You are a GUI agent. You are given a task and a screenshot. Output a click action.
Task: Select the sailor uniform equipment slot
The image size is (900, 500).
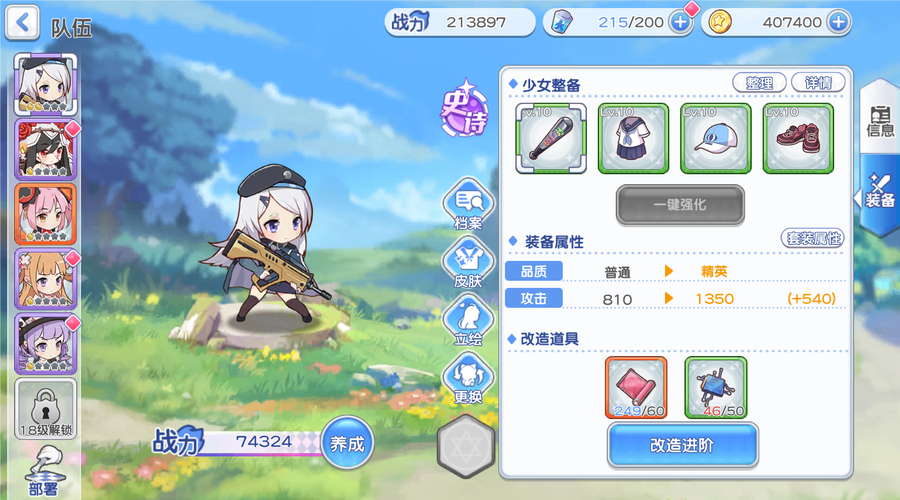coord(633,138)
